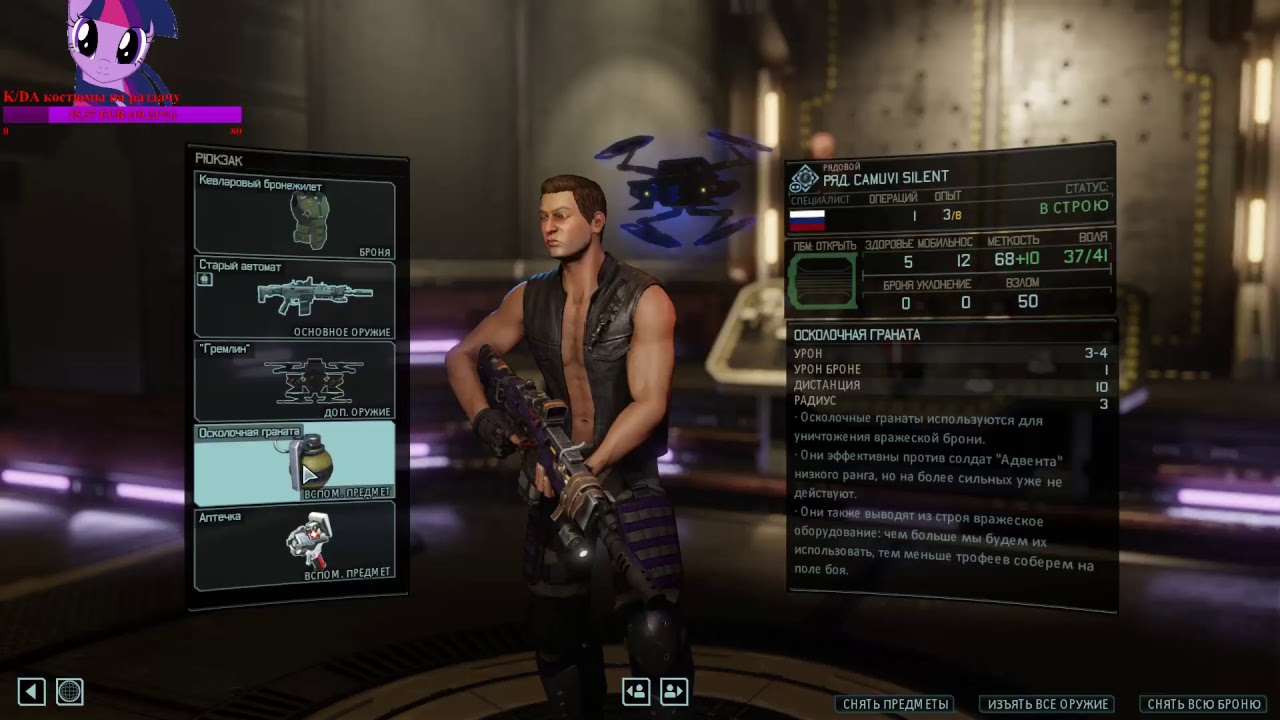The image size is (1280, 720).
Task: Activate the Изъять все оружие button
Action: pos(1047,704)
